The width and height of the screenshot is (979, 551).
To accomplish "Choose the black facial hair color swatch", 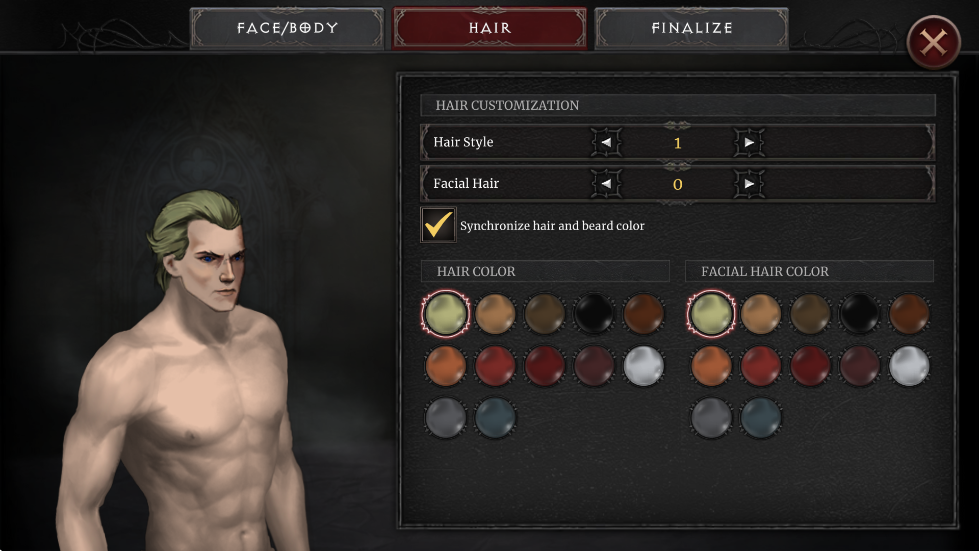I will 859,314.
